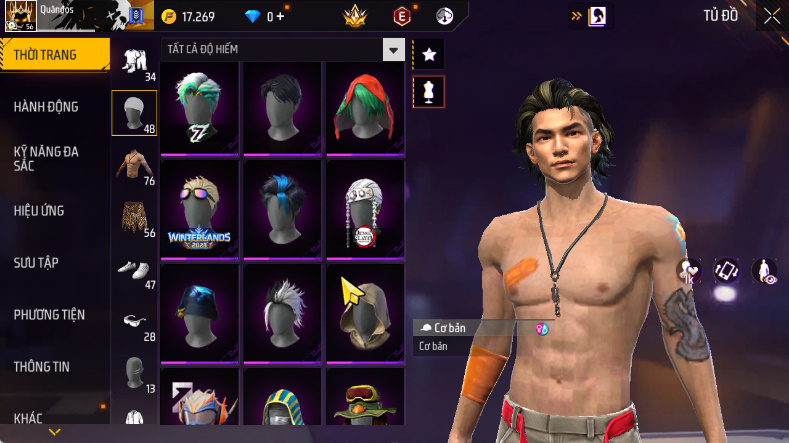
Task: Select the blue bucket hat
Action: (199, 310)
